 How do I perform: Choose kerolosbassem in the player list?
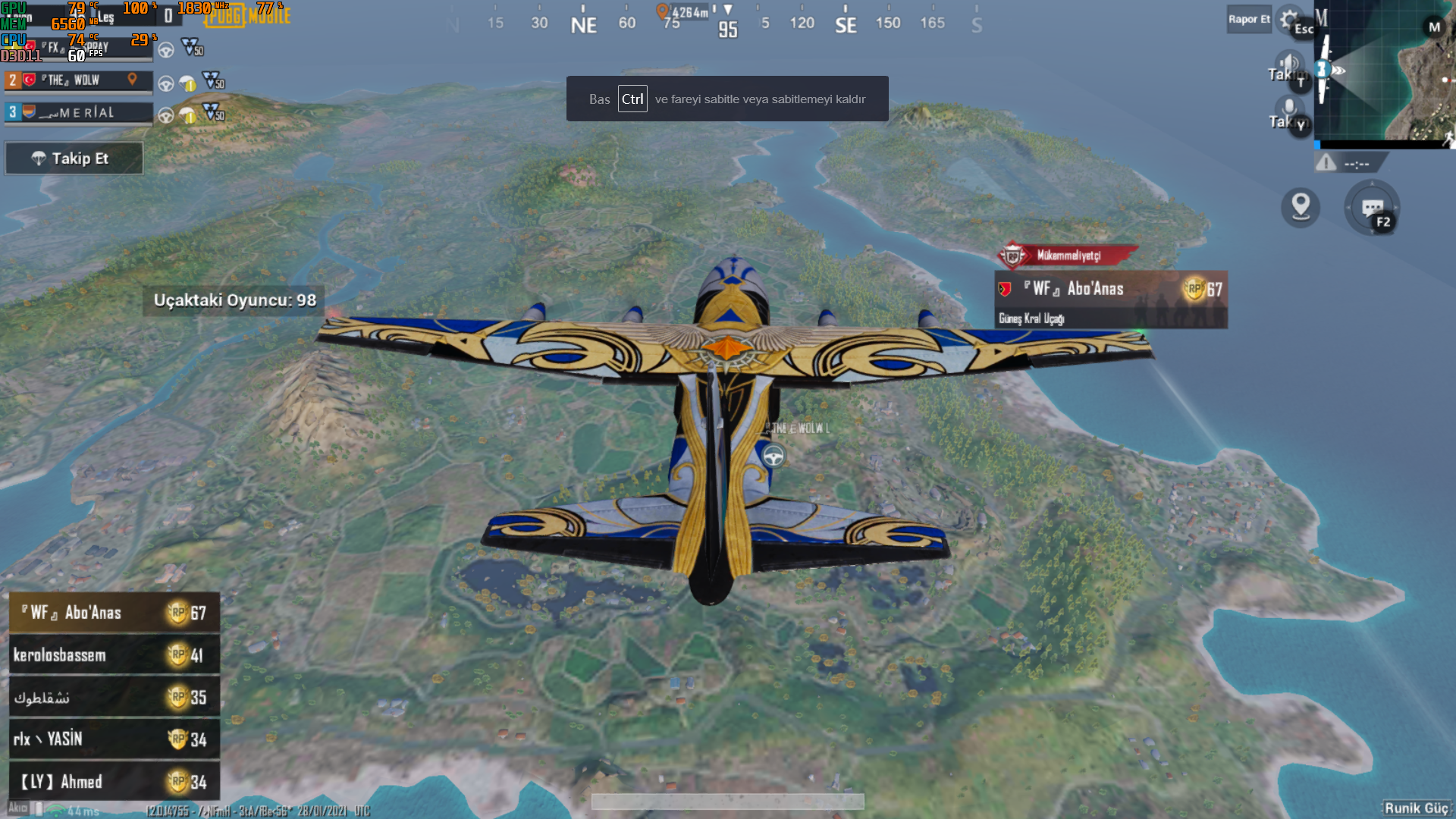pos(114,655)
